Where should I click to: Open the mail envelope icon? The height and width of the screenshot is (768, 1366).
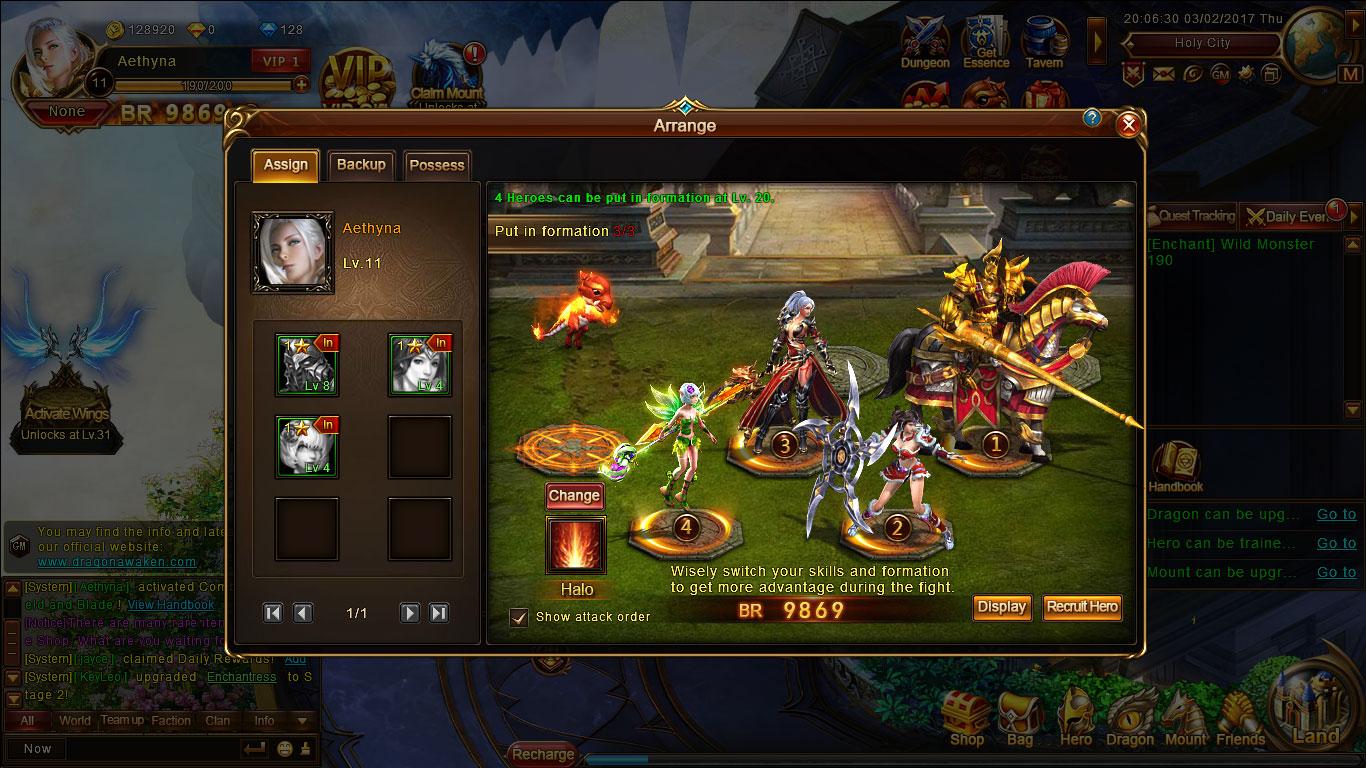[1162, 73]
